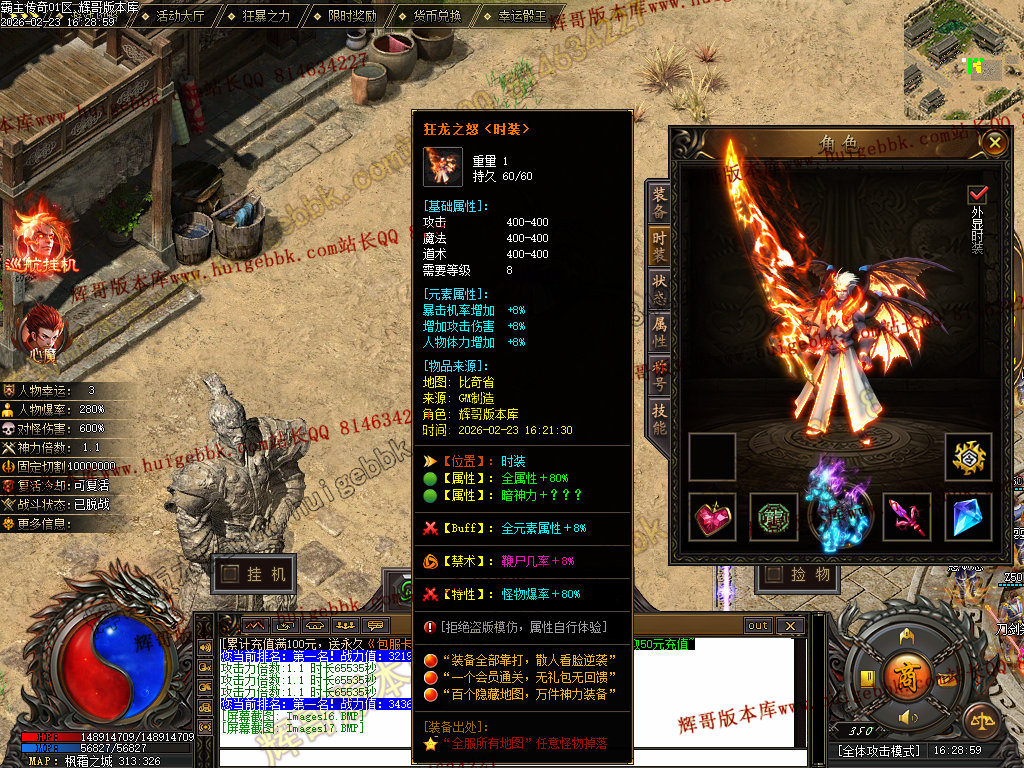Screen dimensions: 1024x768
Task: Select the red heart gem slot
Action: [713, 517]
